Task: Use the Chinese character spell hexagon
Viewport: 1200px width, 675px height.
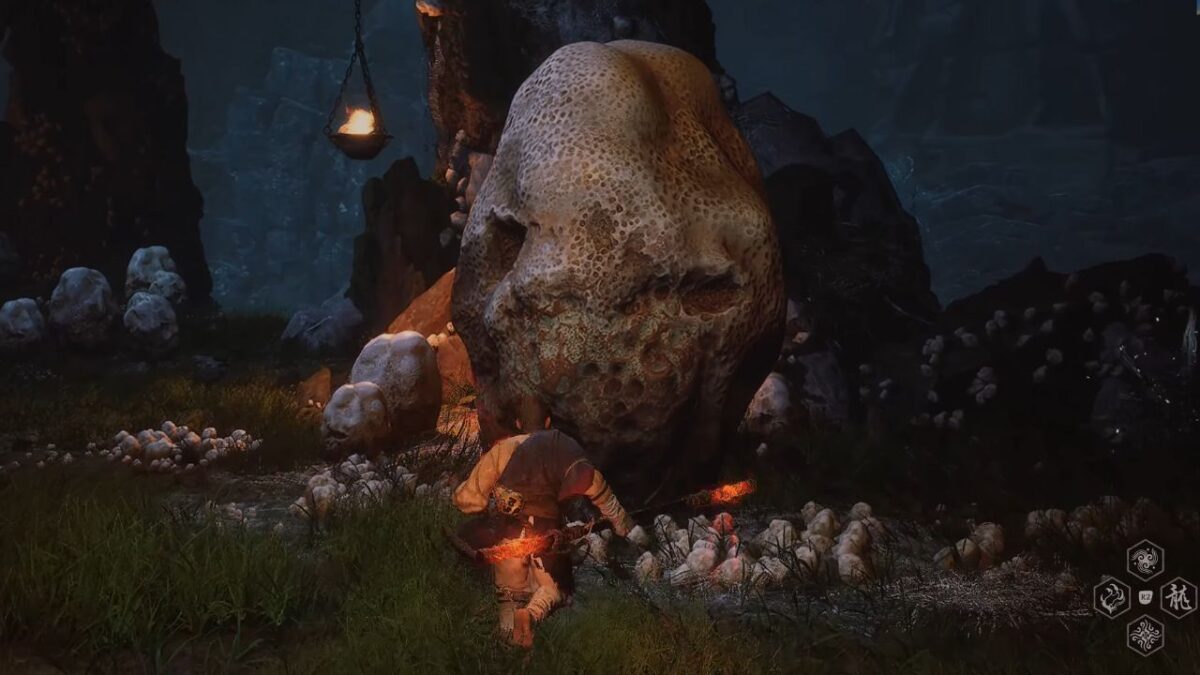Action: point(1178,597)
